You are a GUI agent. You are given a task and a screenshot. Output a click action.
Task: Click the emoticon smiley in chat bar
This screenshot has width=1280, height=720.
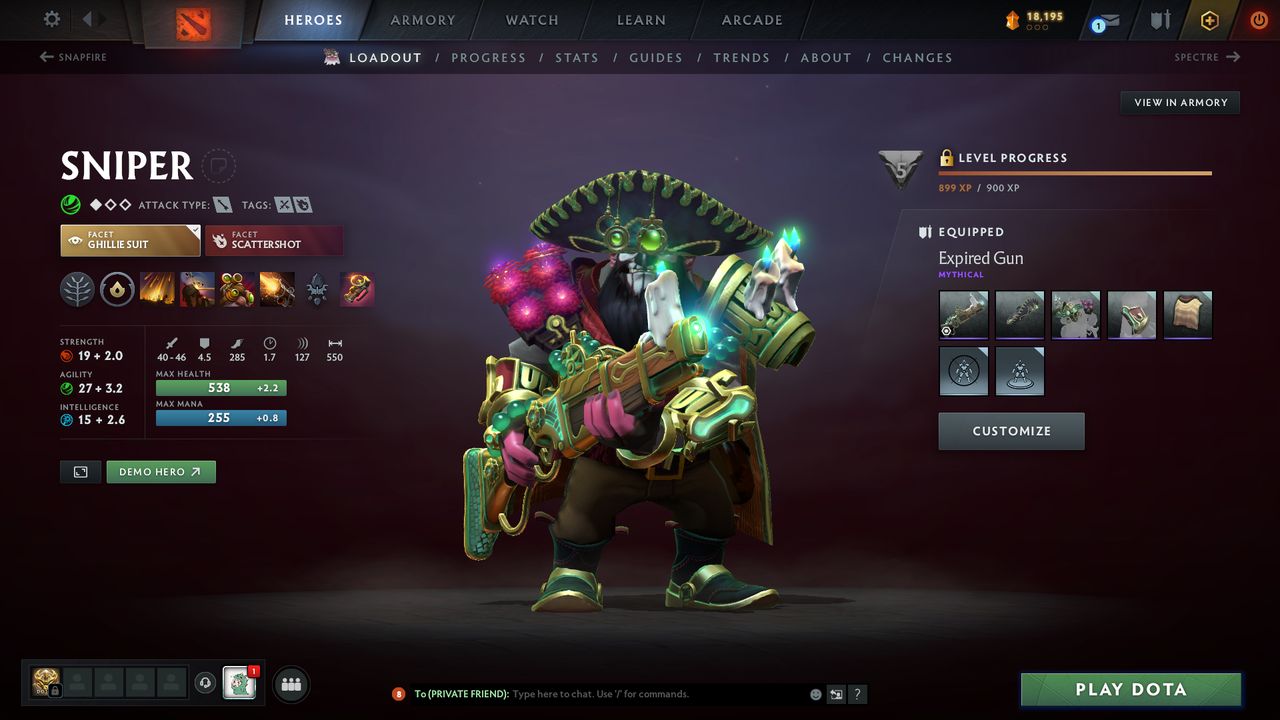(x=814, y=693)
